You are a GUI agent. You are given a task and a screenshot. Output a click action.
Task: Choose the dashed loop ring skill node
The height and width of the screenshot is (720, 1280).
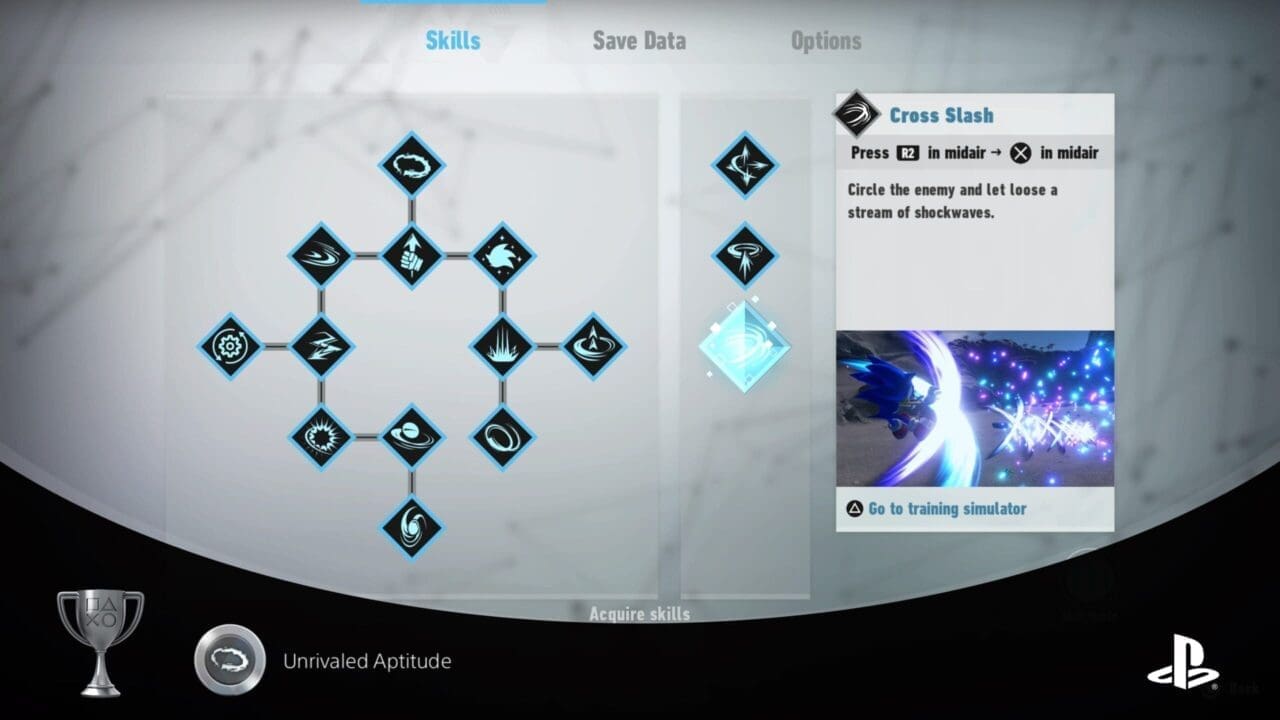coord(412,164)
